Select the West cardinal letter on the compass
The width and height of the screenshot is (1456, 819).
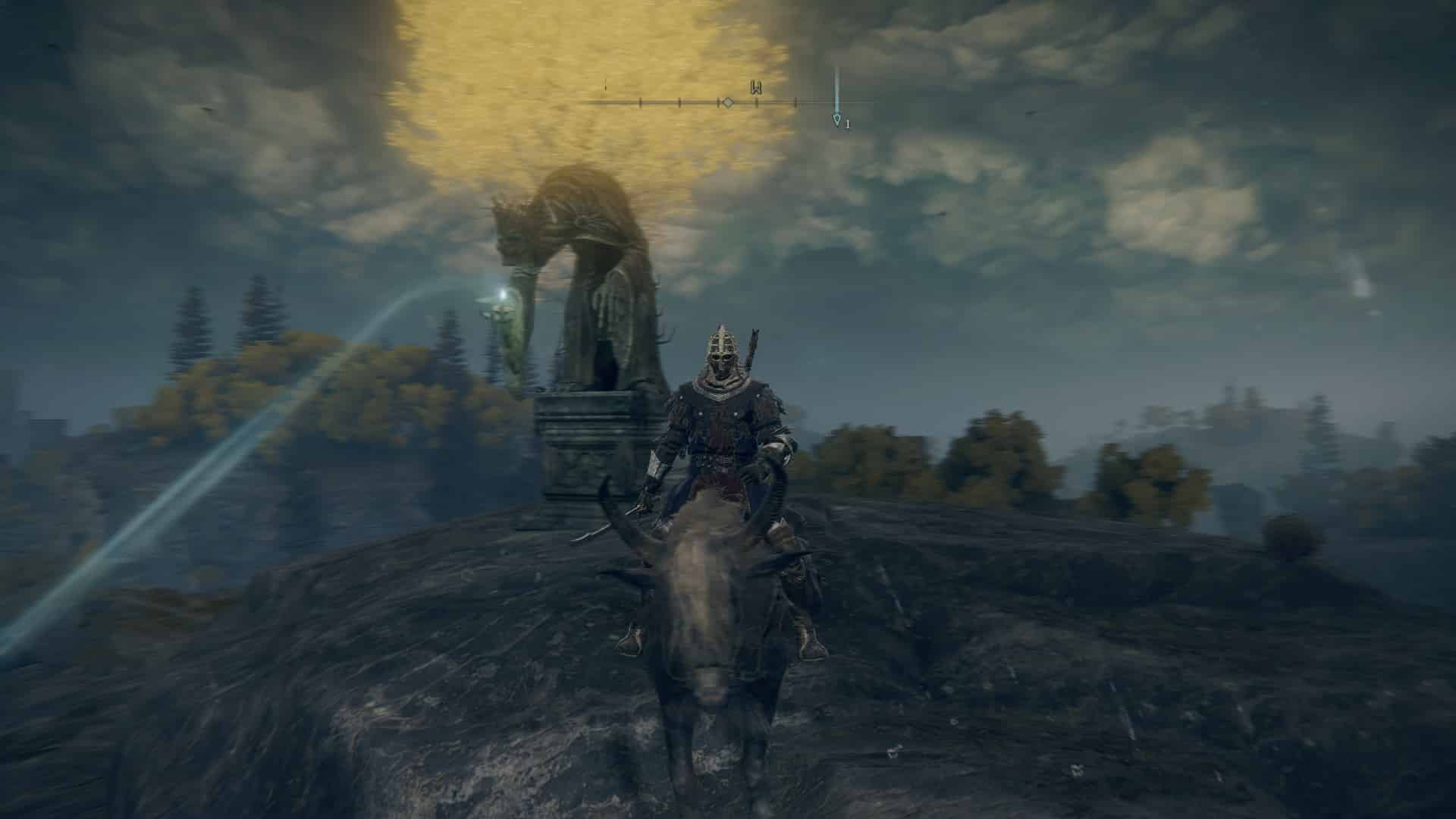(755, 88)
